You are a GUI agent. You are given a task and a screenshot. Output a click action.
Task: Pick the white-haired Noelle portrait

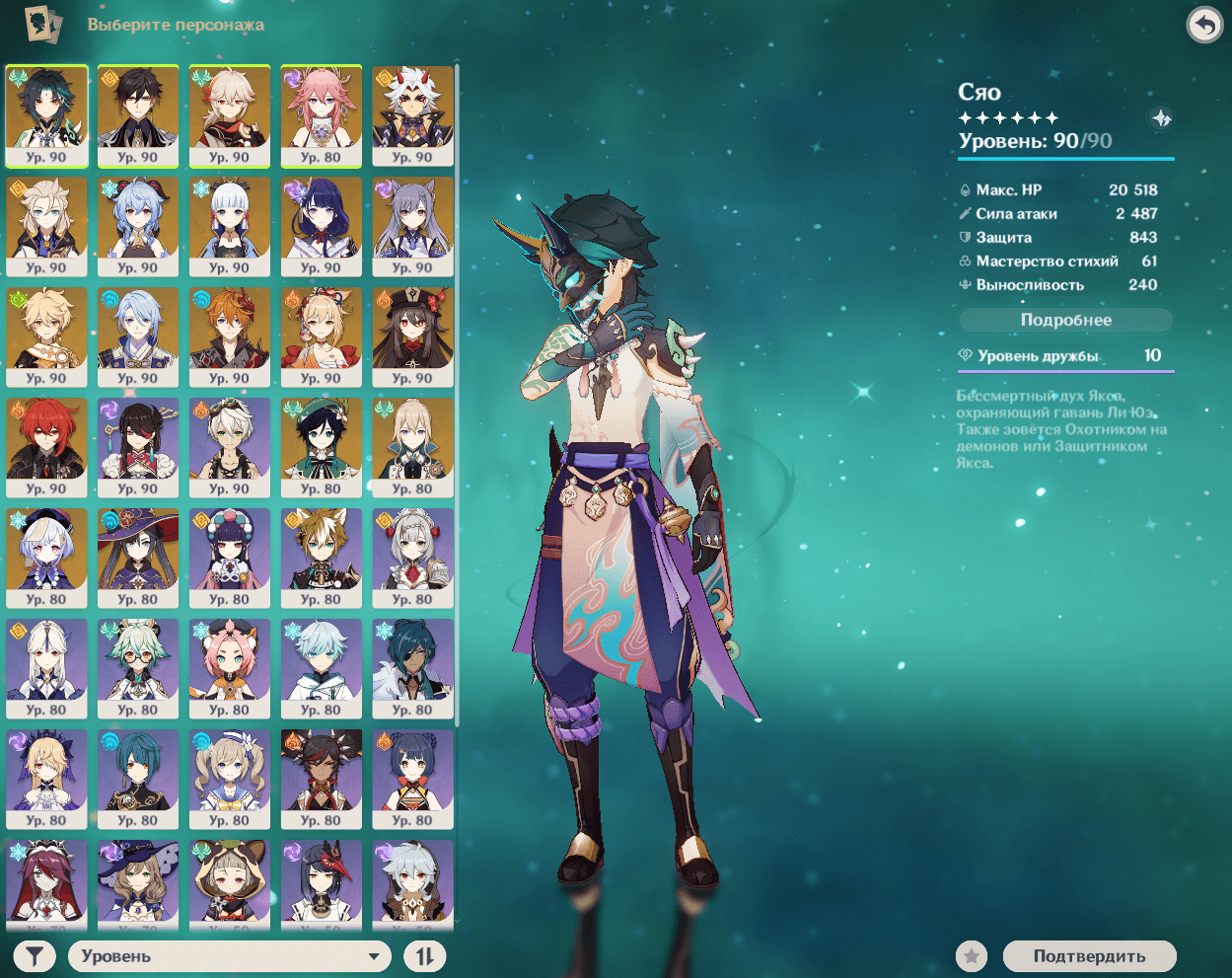412,558
